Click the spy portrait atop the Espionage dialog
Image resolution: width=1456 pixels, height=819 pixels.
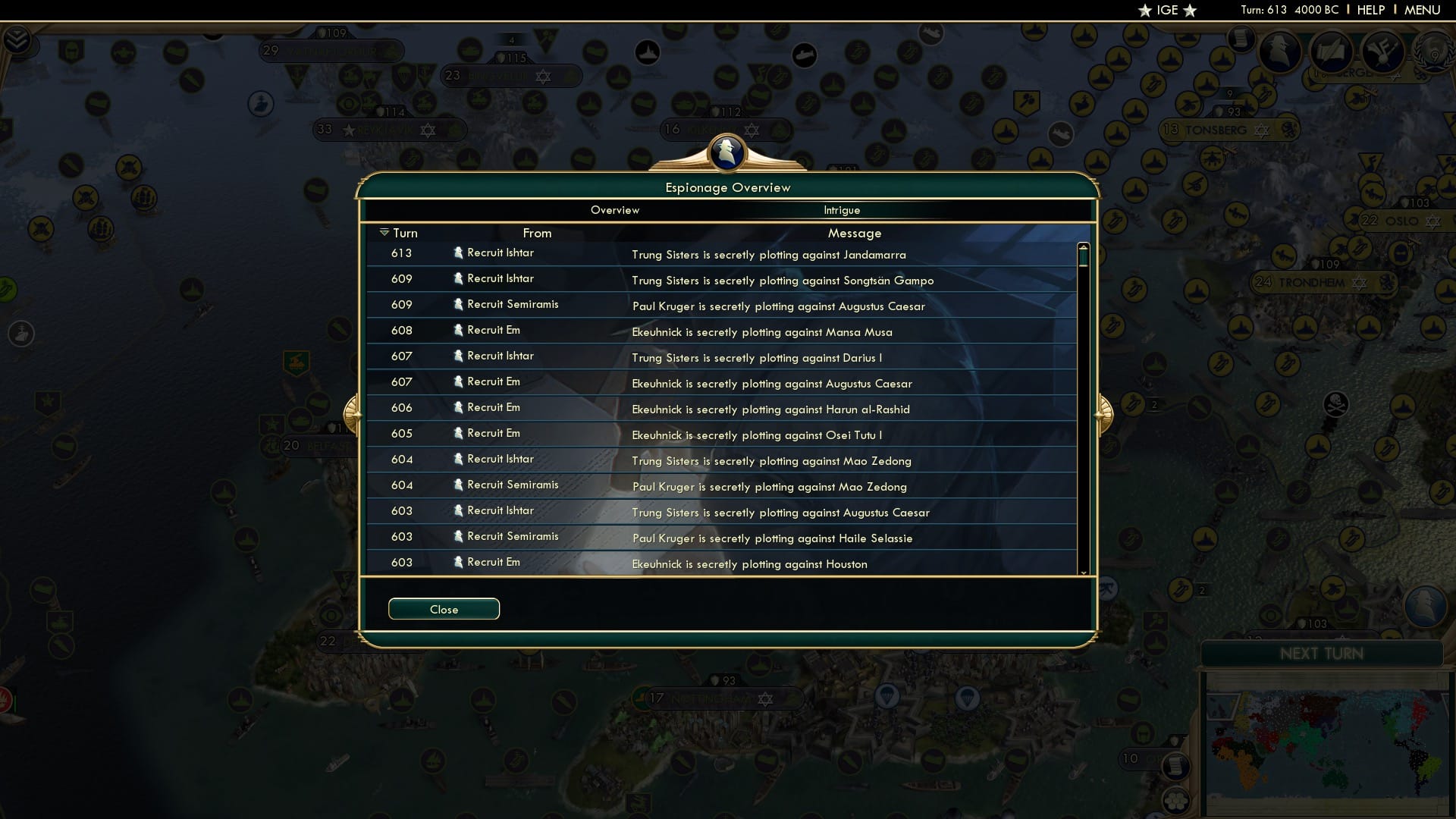[726, 152]
